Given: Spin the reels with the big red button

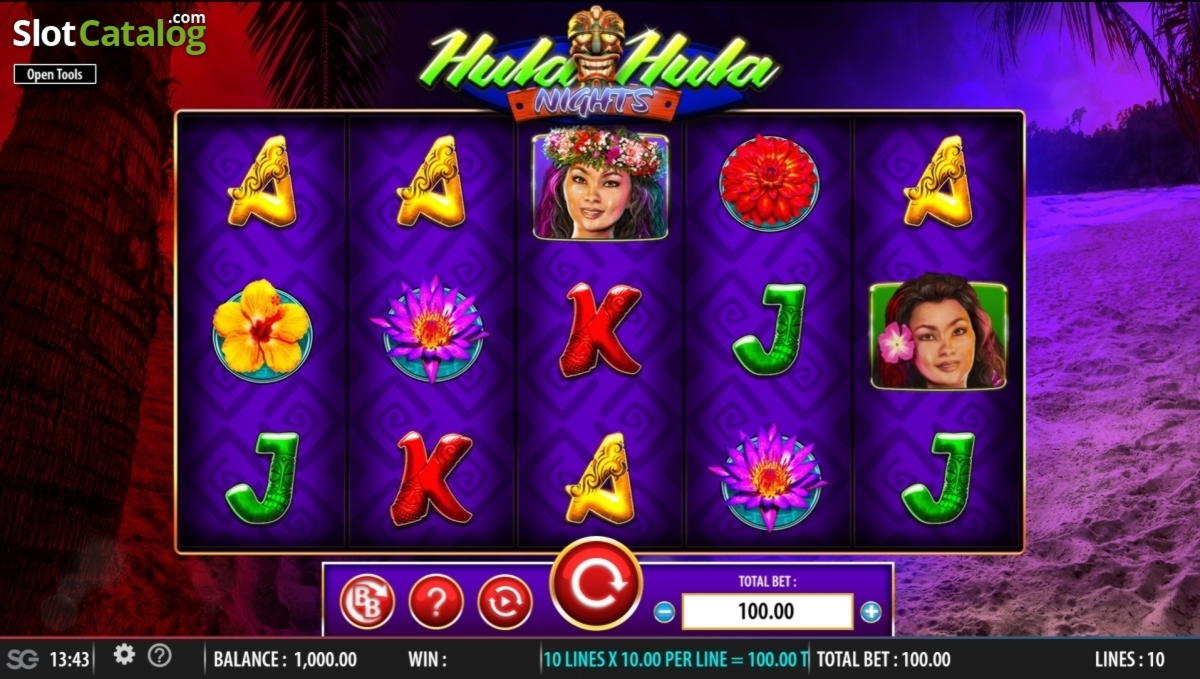Looking at the screenshot, I should 597,583.
